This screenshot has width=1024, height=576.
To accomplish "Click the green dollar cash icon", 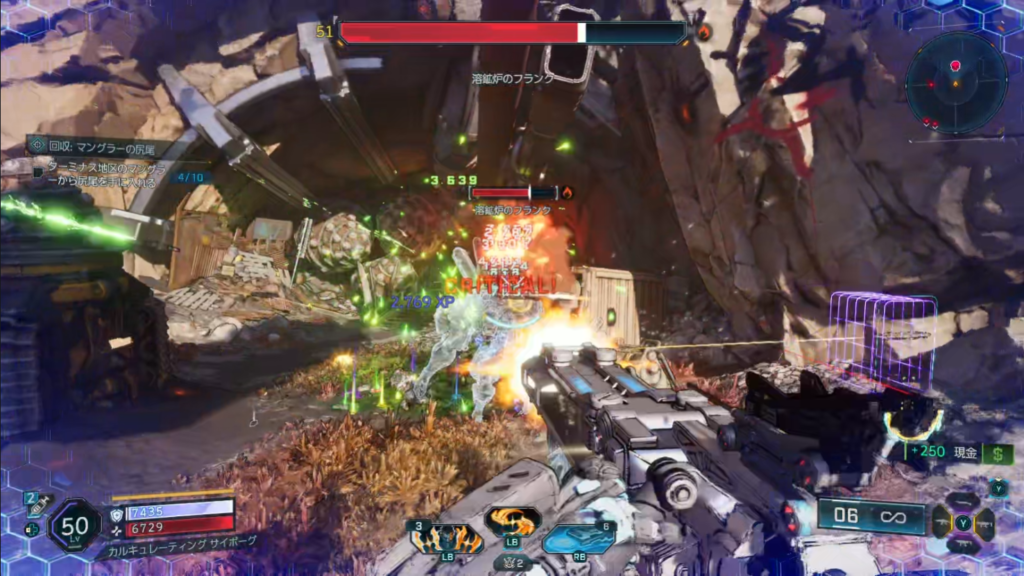I will coord(997,453).
